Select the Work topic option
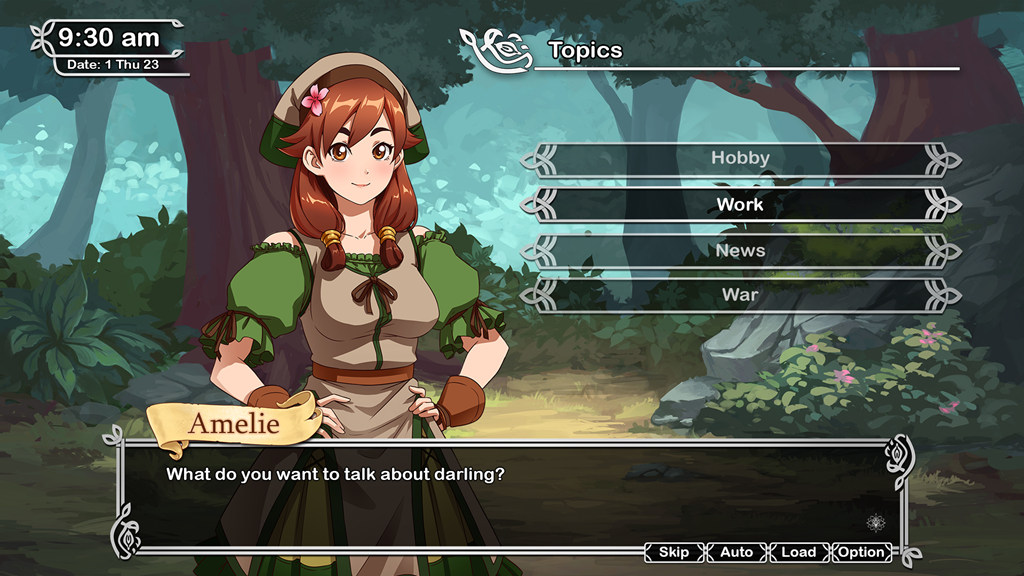Screen dimensions: 1024x576 coord(740,205)
